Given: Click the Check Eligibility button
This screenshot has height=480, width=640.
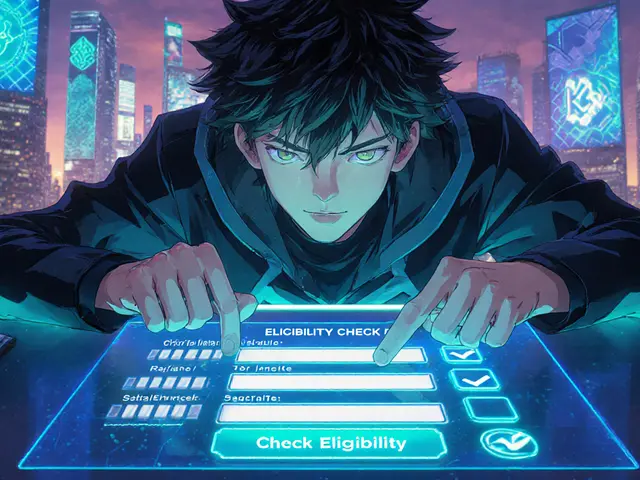Looking at the screenshot, I should 331,443.
